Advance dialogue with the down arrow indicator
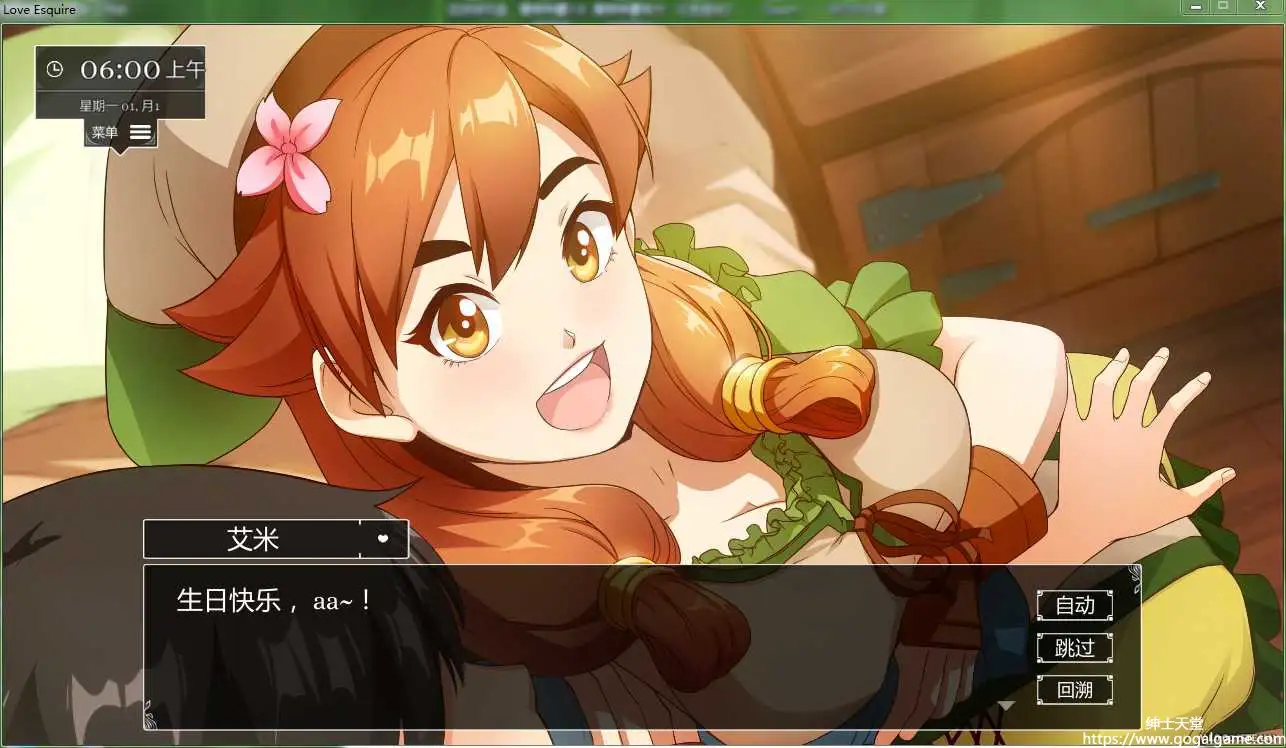Screen dimensions: 1286x748 point(1007,706)
